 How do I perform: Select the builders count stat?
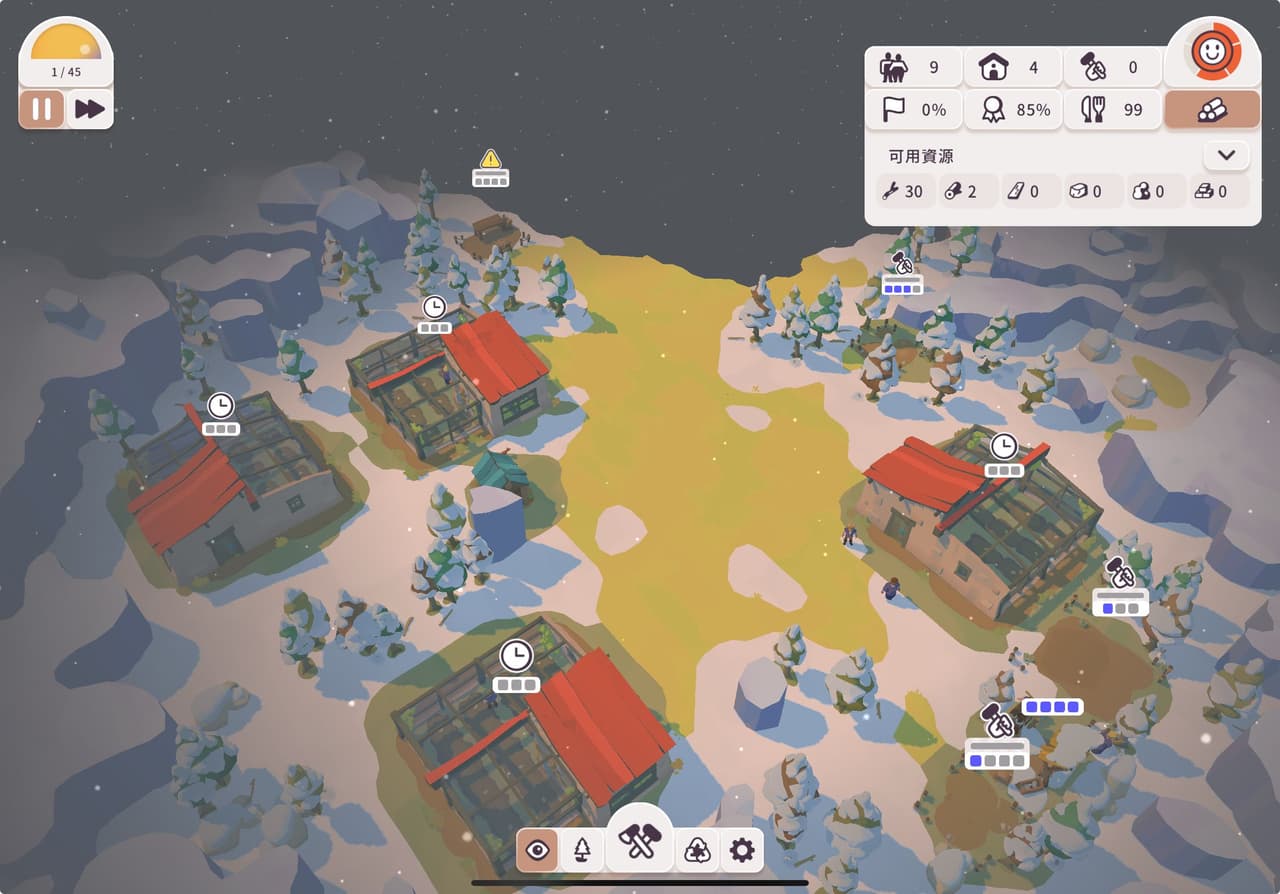(1112, 68)
